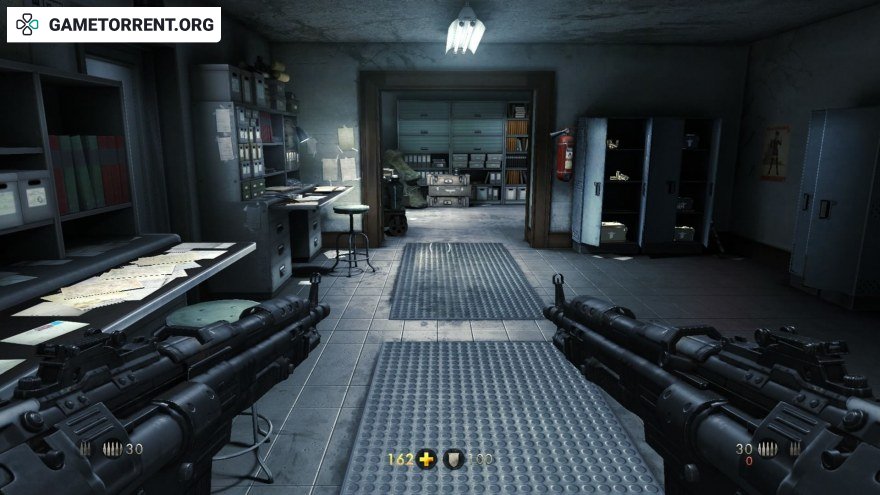Click the yellow health cross icon
This screenshot has height=495, width=880.
(x=428, y=460)
